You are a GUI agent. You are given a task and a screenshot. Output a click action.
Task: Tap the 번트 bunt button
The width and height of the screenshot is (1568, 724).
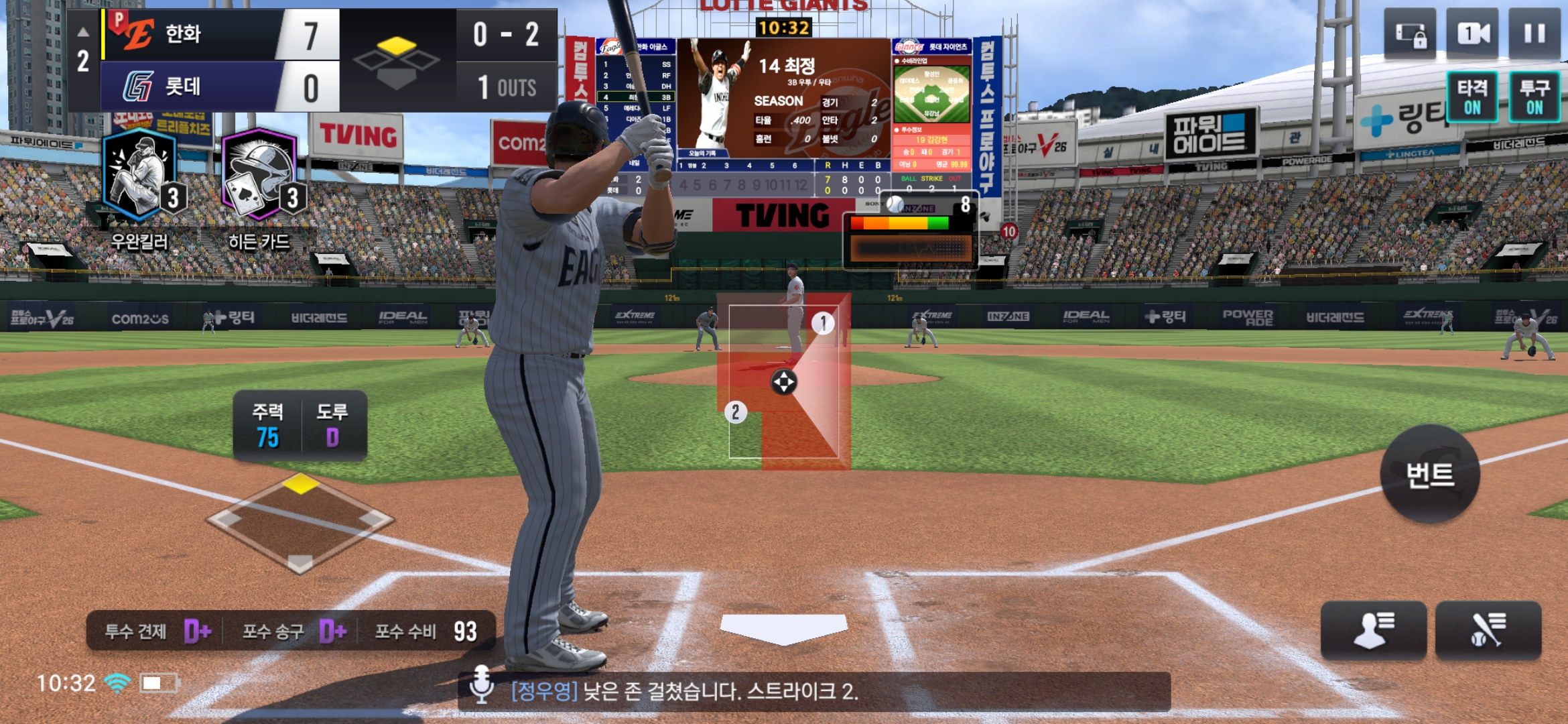click(1430, 475)
